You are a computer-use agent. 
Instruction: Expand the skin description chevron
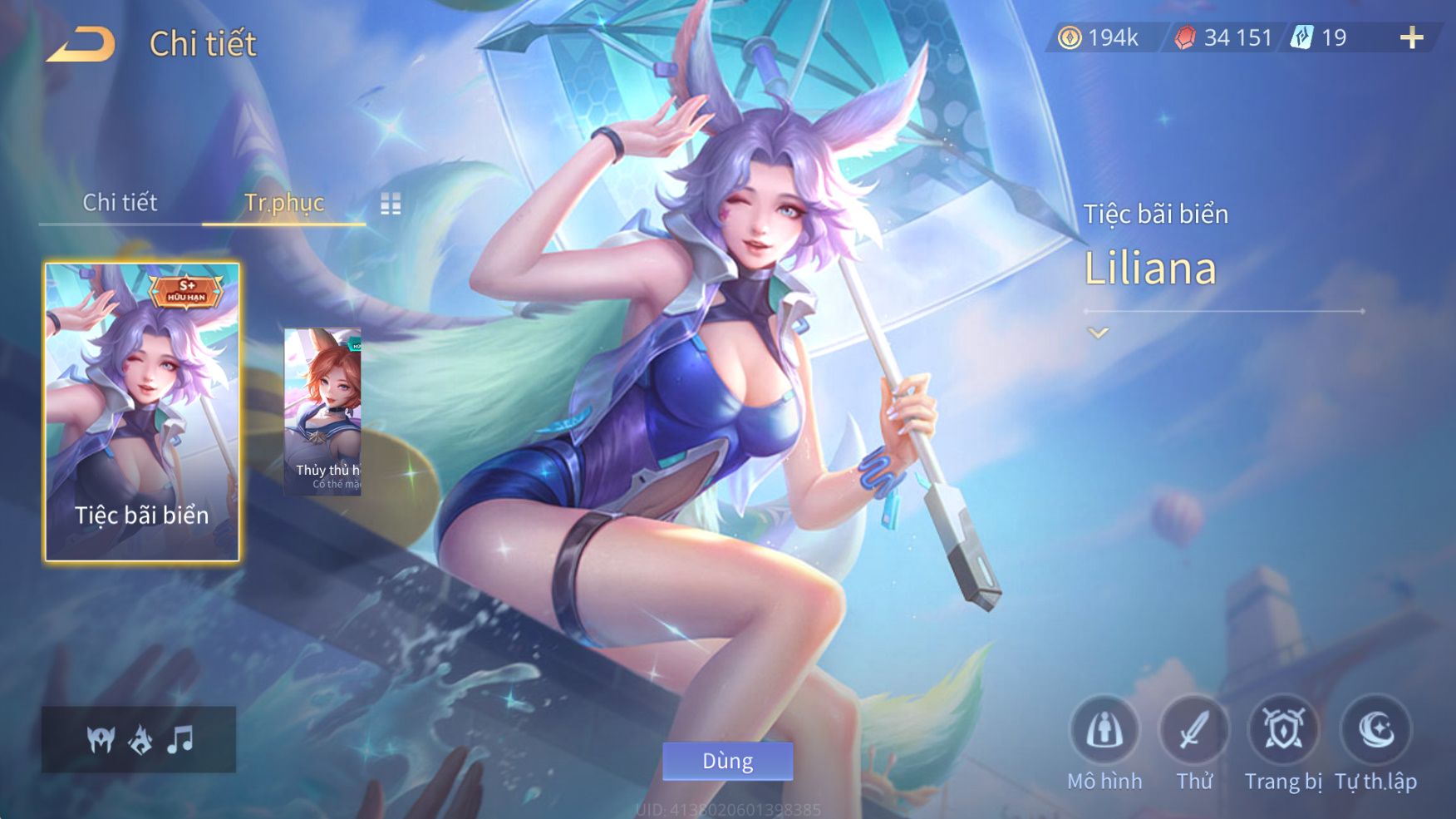click(x=1098, y=333)
